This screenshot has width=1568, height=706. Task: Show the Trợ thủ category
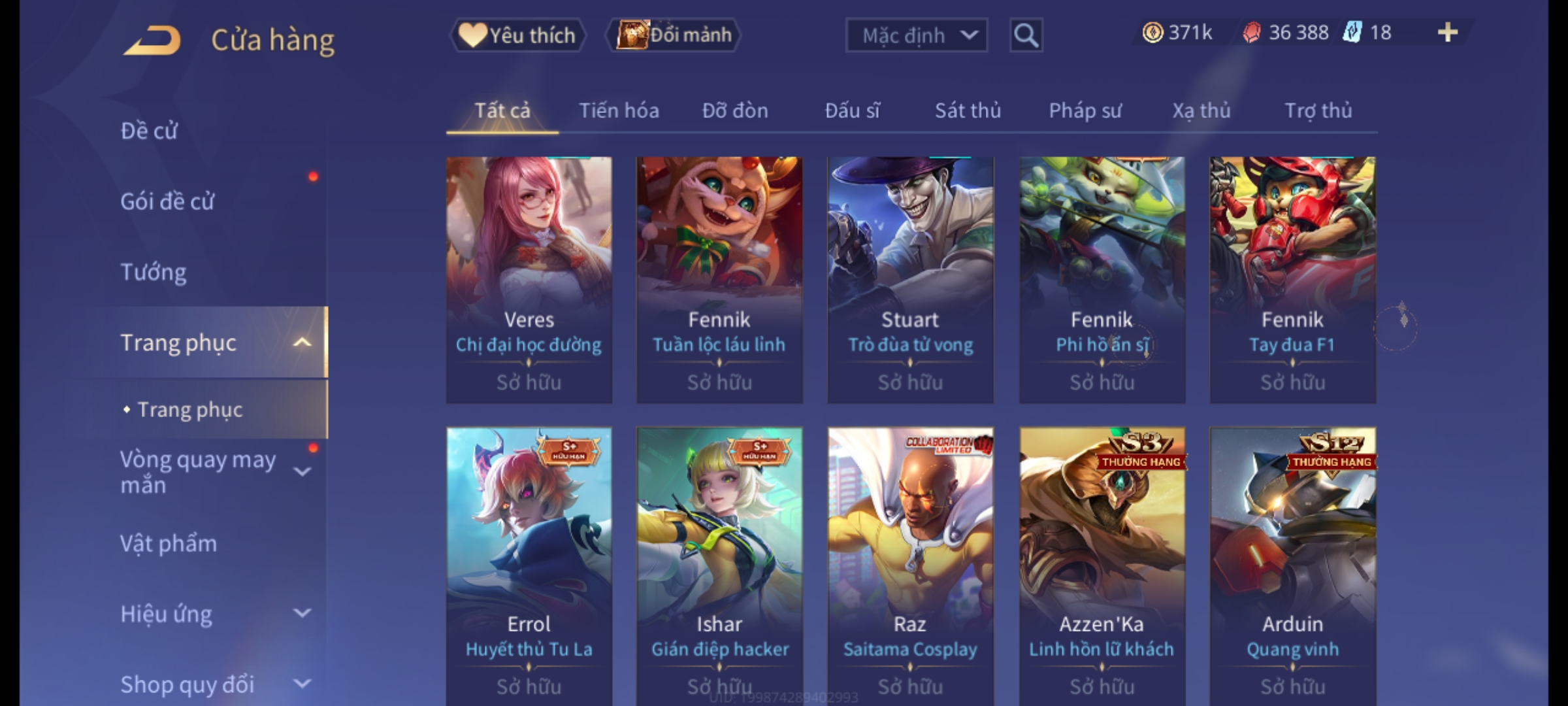point(1318,110)
